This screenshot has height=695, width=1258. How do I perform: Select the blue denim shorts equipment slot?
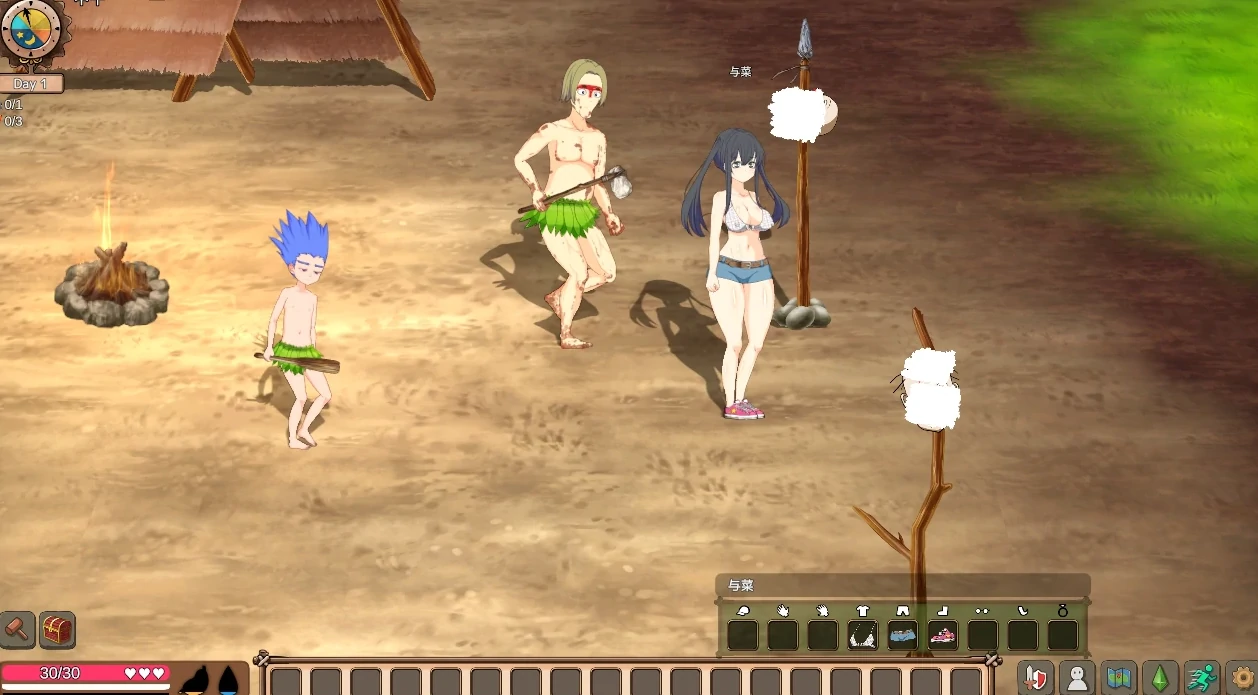(903, 635)
